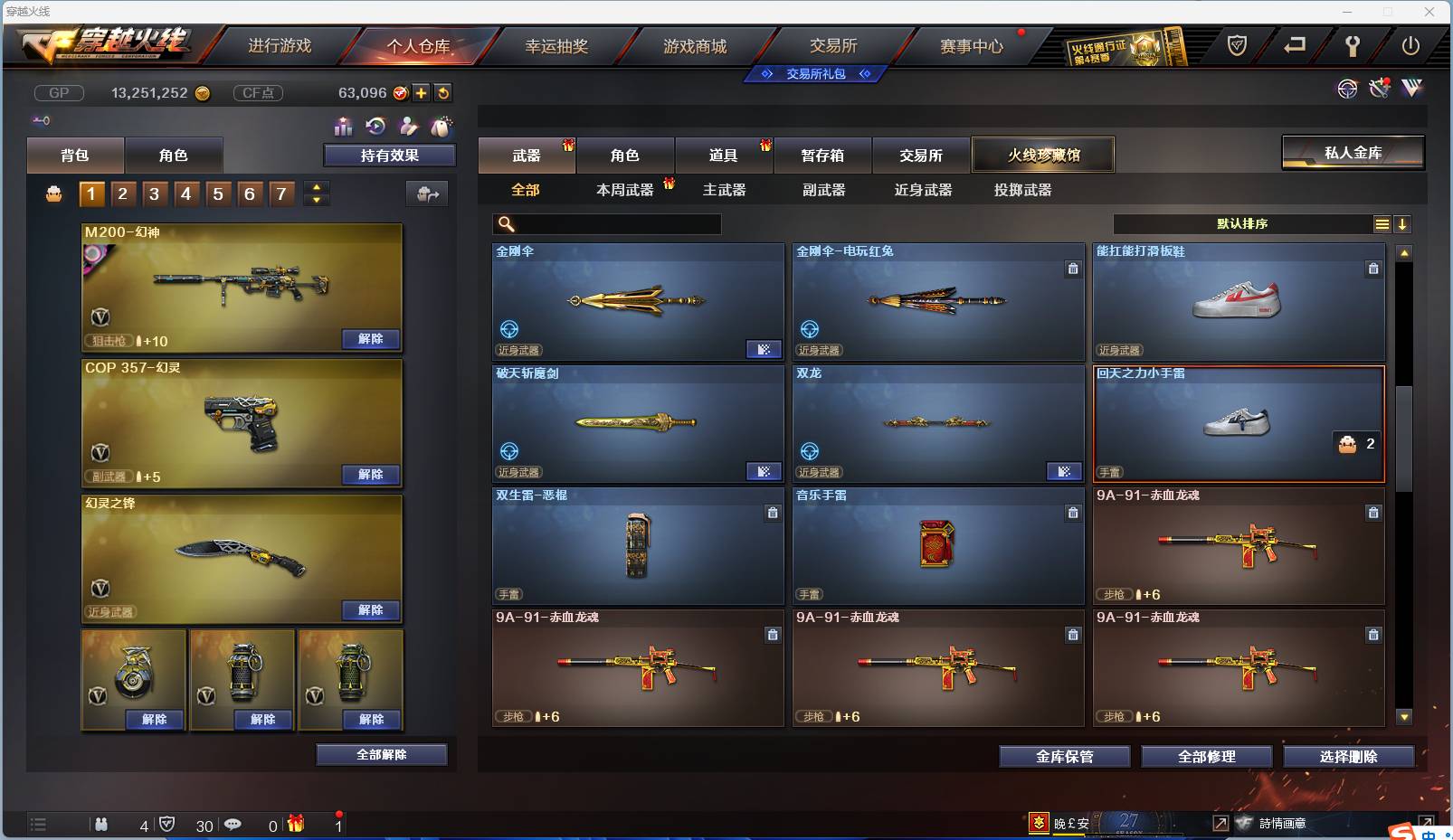This screenshot has height=840, width=1453.
Task: Click the V-shaped icon in the top-right corner
Action: (x=1412, y=90)
